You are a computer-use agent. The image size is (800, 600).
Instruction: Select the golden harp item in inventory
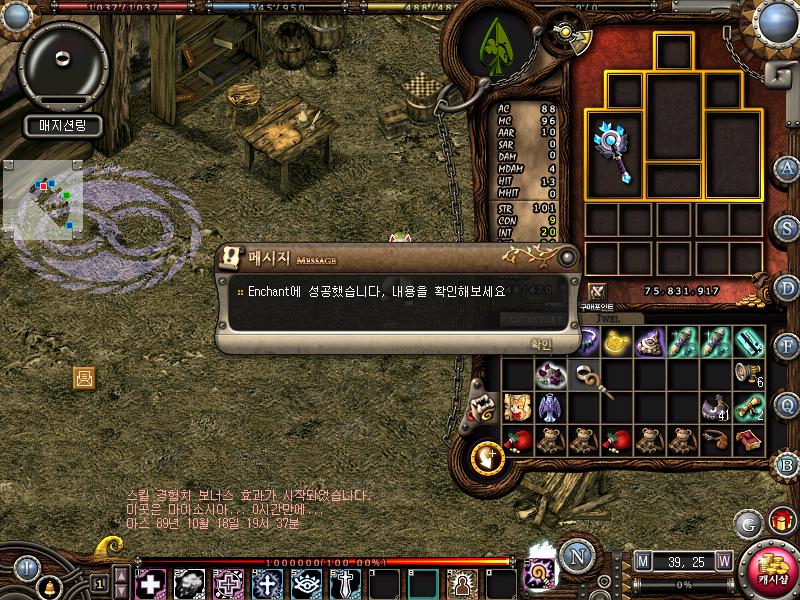[616, 342]
